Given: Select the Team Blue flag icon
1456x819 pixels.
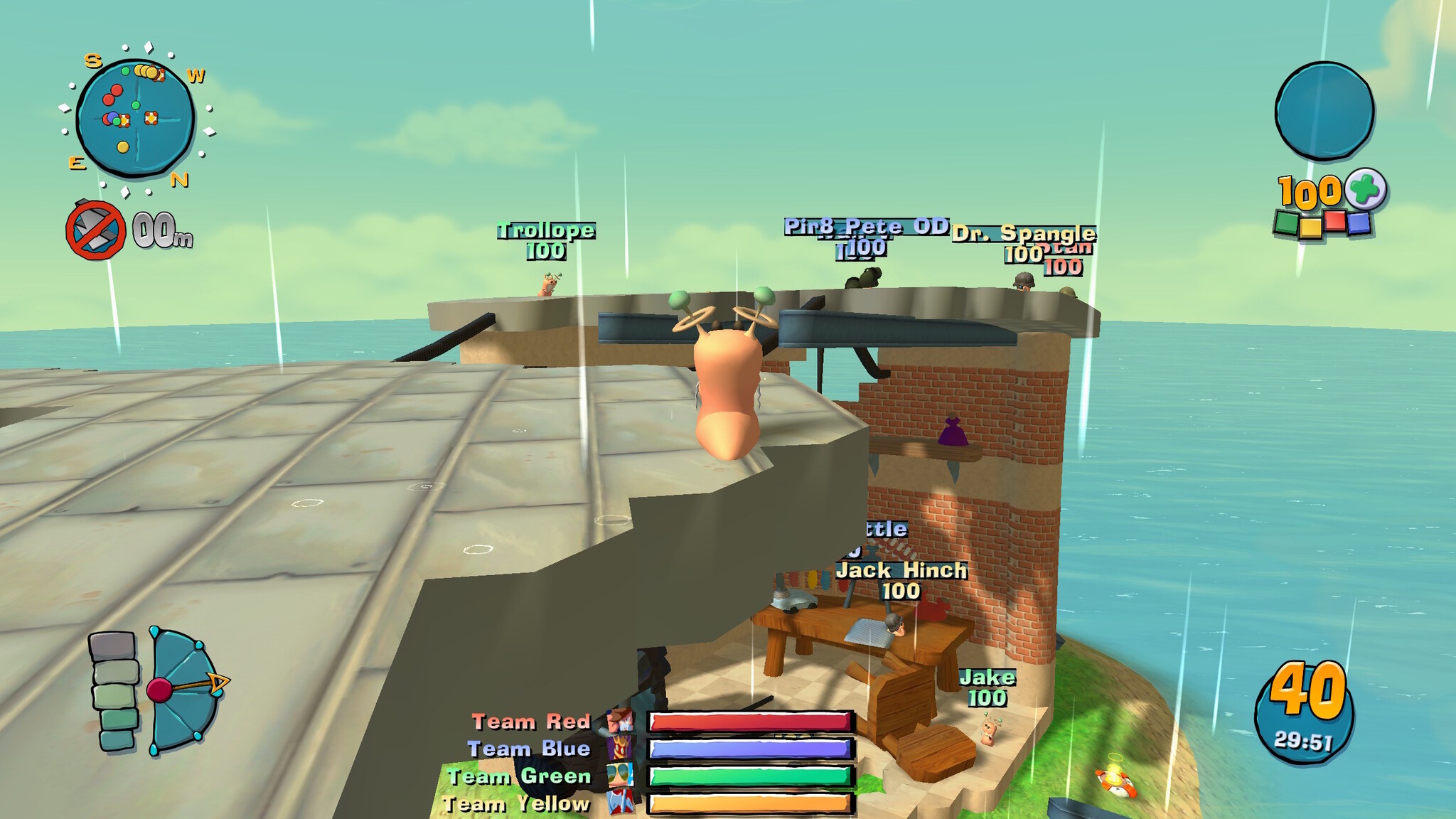Looking at the screenshot, I should point(620,749).
